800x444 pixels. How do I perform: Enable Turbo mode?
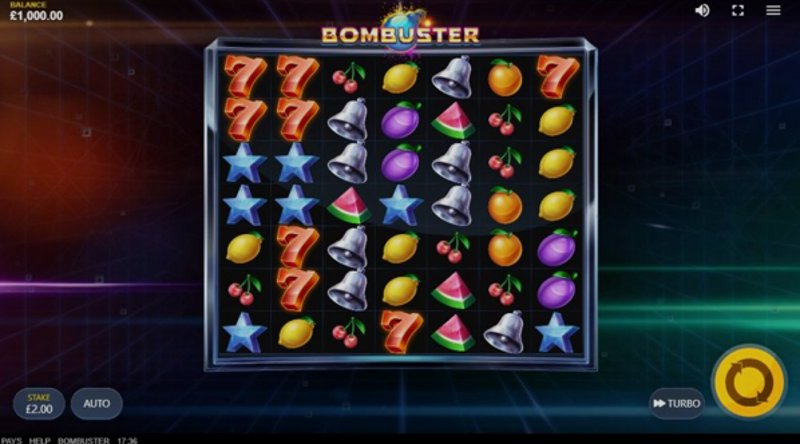click(x=677, y=403)
